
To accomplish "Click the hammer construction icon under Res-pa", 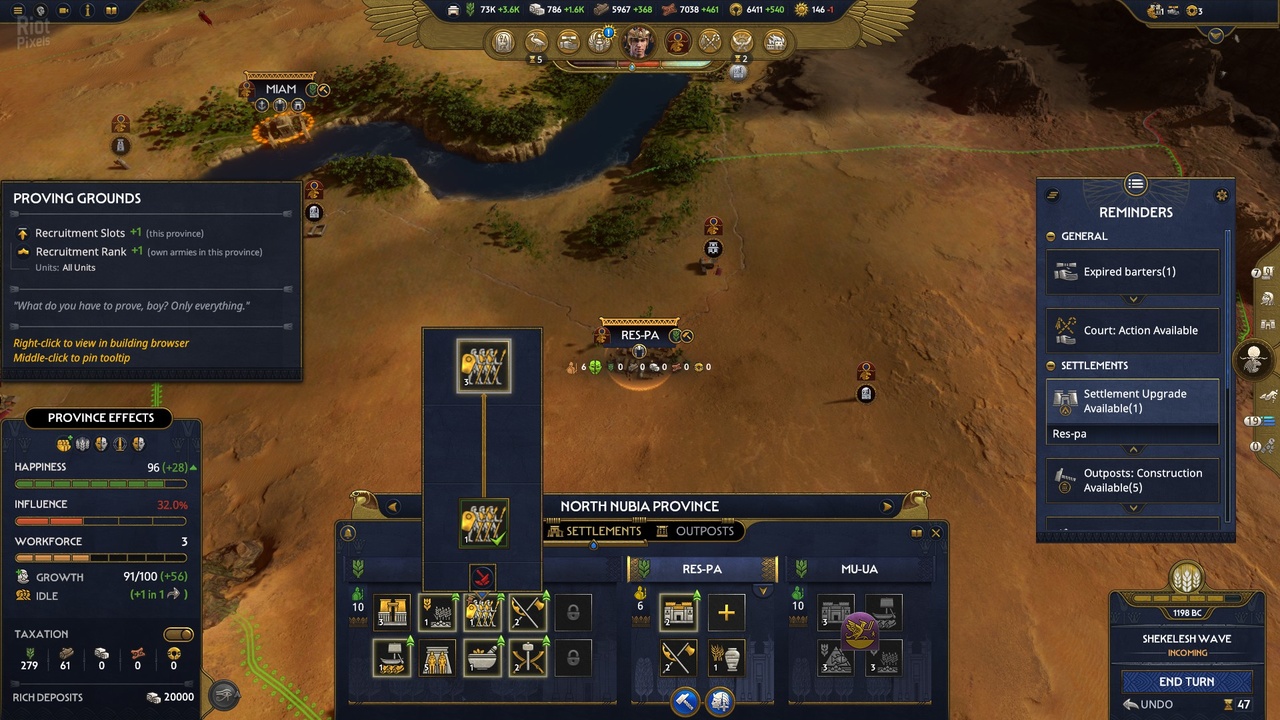I will point(685,701).
